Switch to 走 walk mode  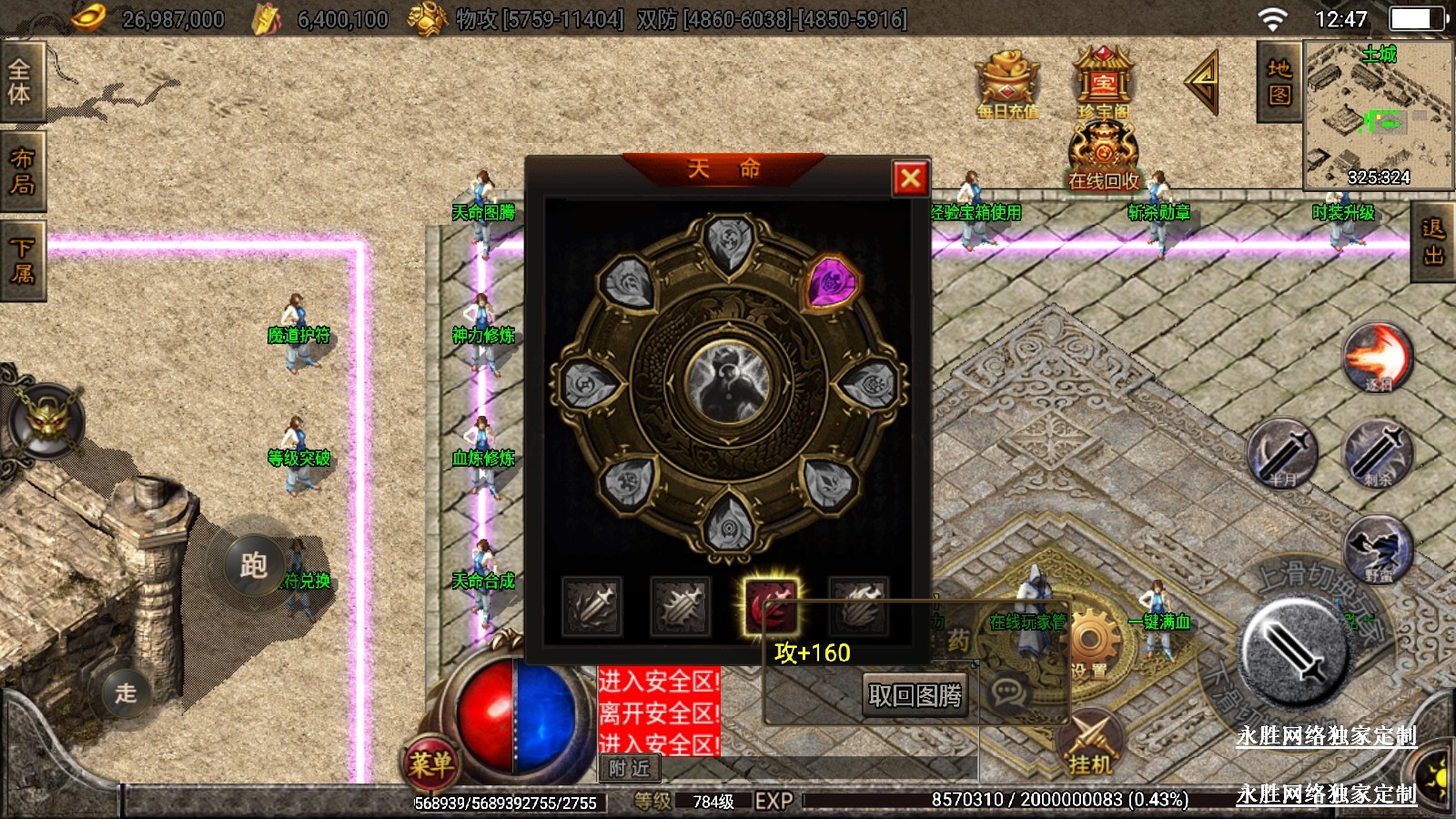pos(126,693)
